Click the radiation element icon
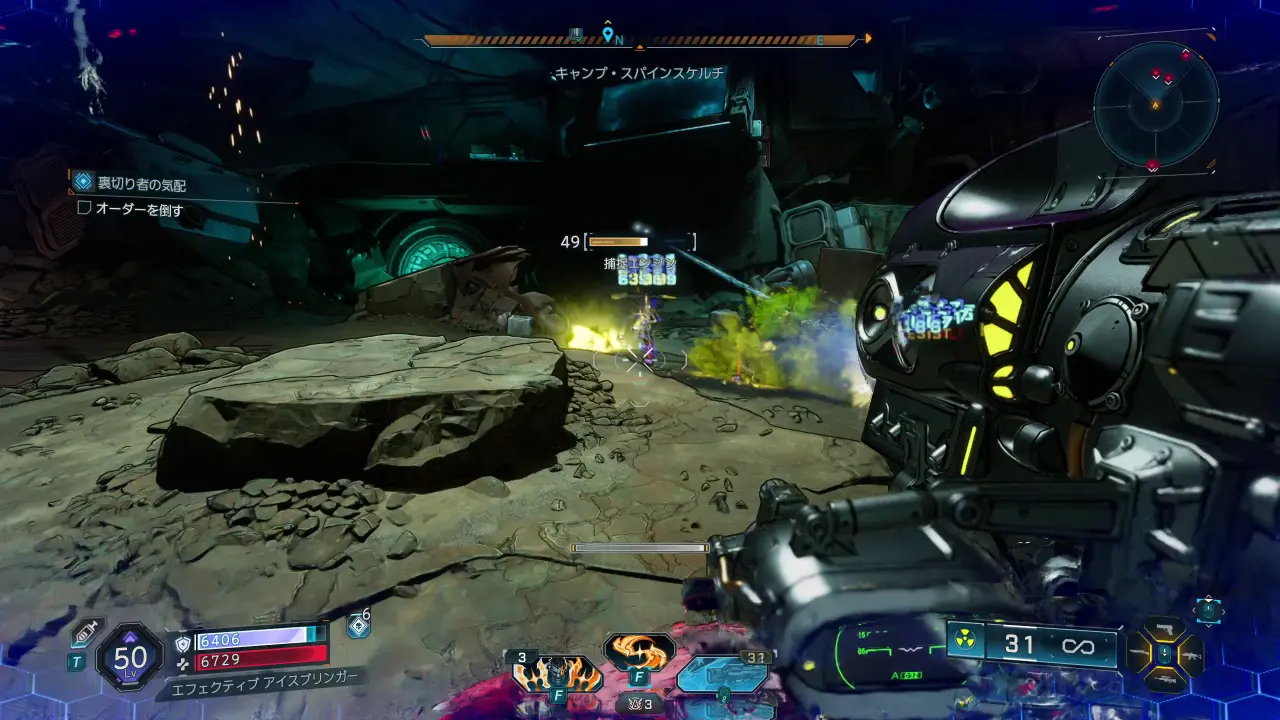1280x720 pixels. 965,643
